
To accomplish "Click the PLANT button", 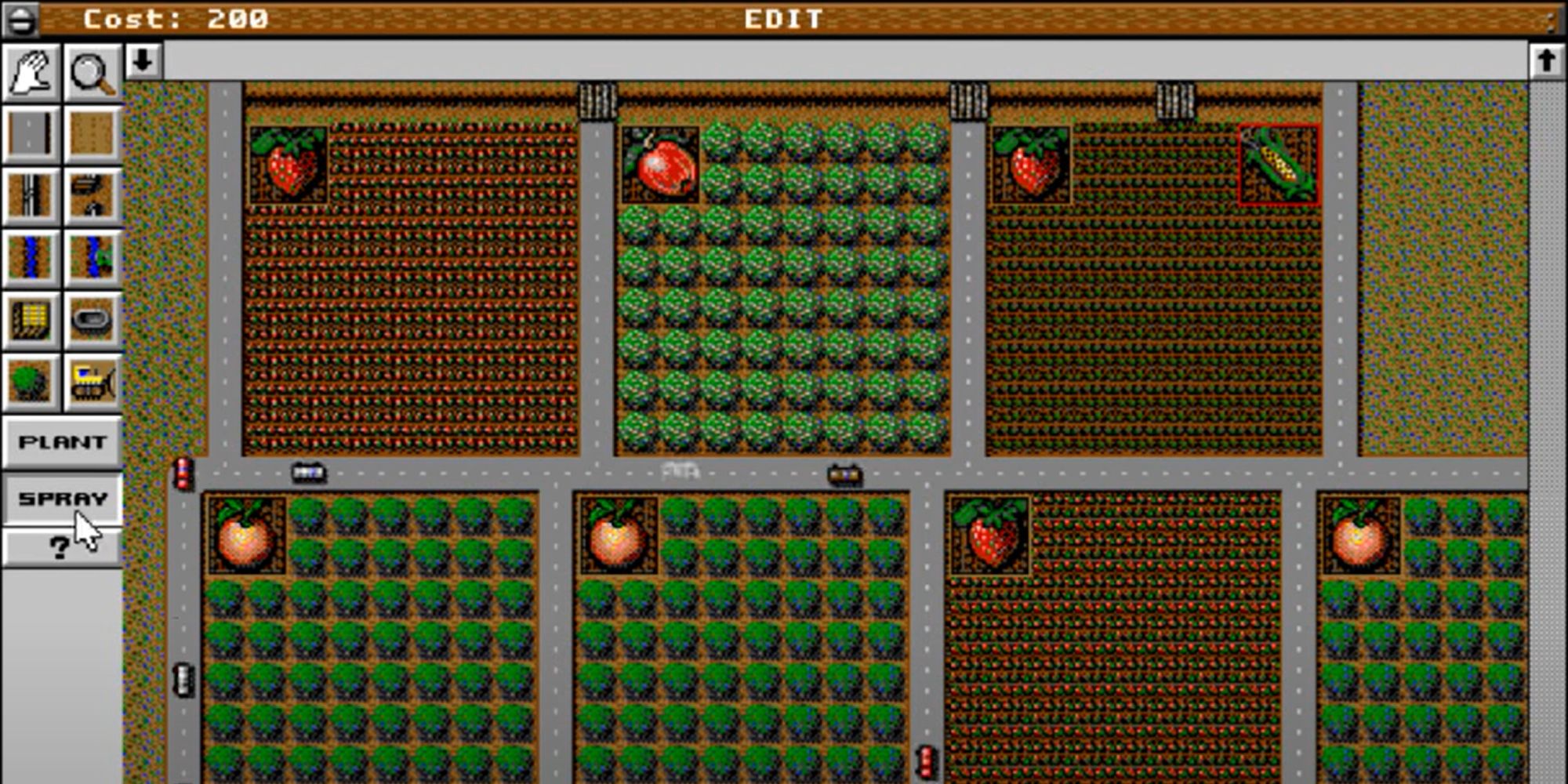I will (61, 441).
